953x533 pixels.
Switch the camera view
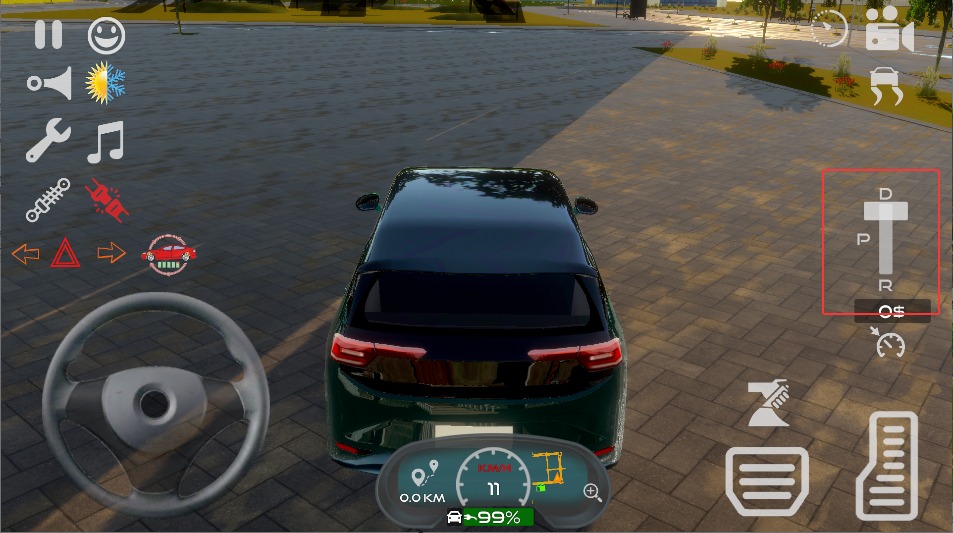point(889,30)
